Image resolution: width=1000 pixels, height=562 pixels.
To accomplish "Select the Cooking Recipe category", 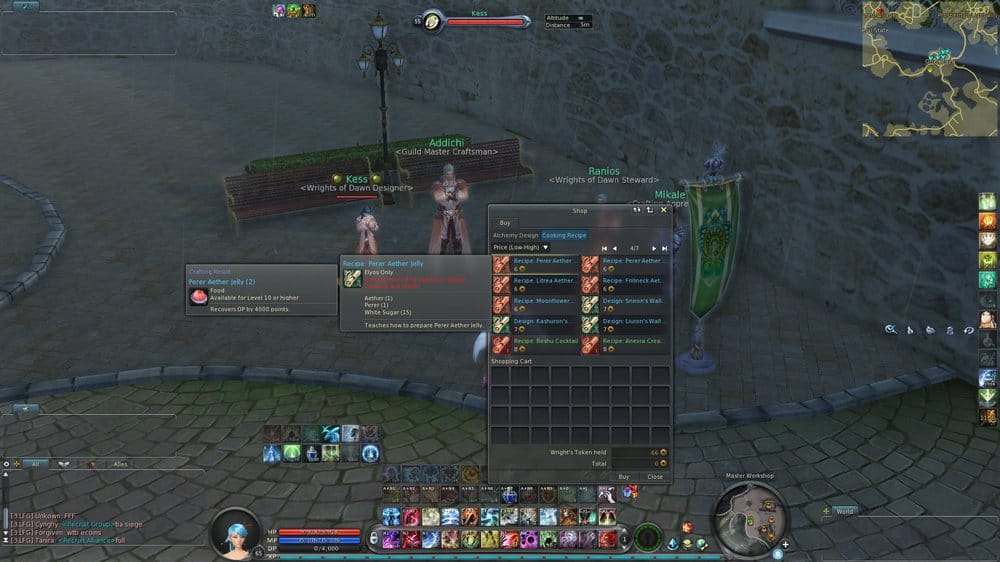I will pos(564,235).
